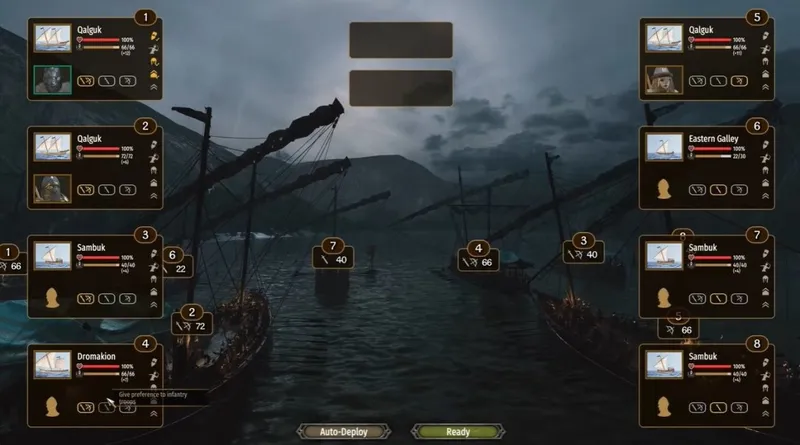Screen dimensions: 800x445
Task: Choose the Eastern Galley ship thumbnail
Action: 663,147
